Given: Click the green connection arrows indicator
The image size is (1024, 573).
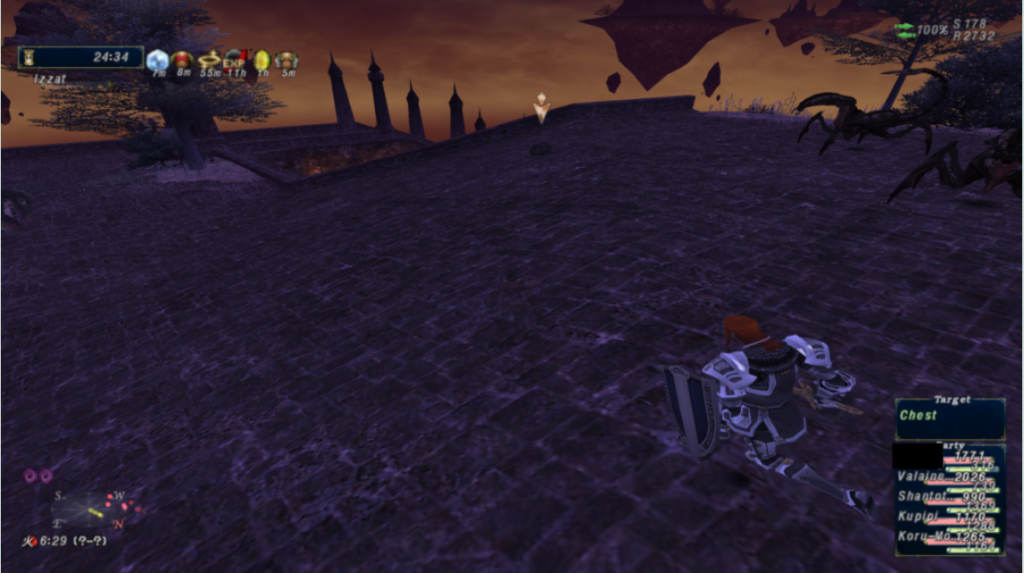Looking at the screenshot, I should coord(904,30).
